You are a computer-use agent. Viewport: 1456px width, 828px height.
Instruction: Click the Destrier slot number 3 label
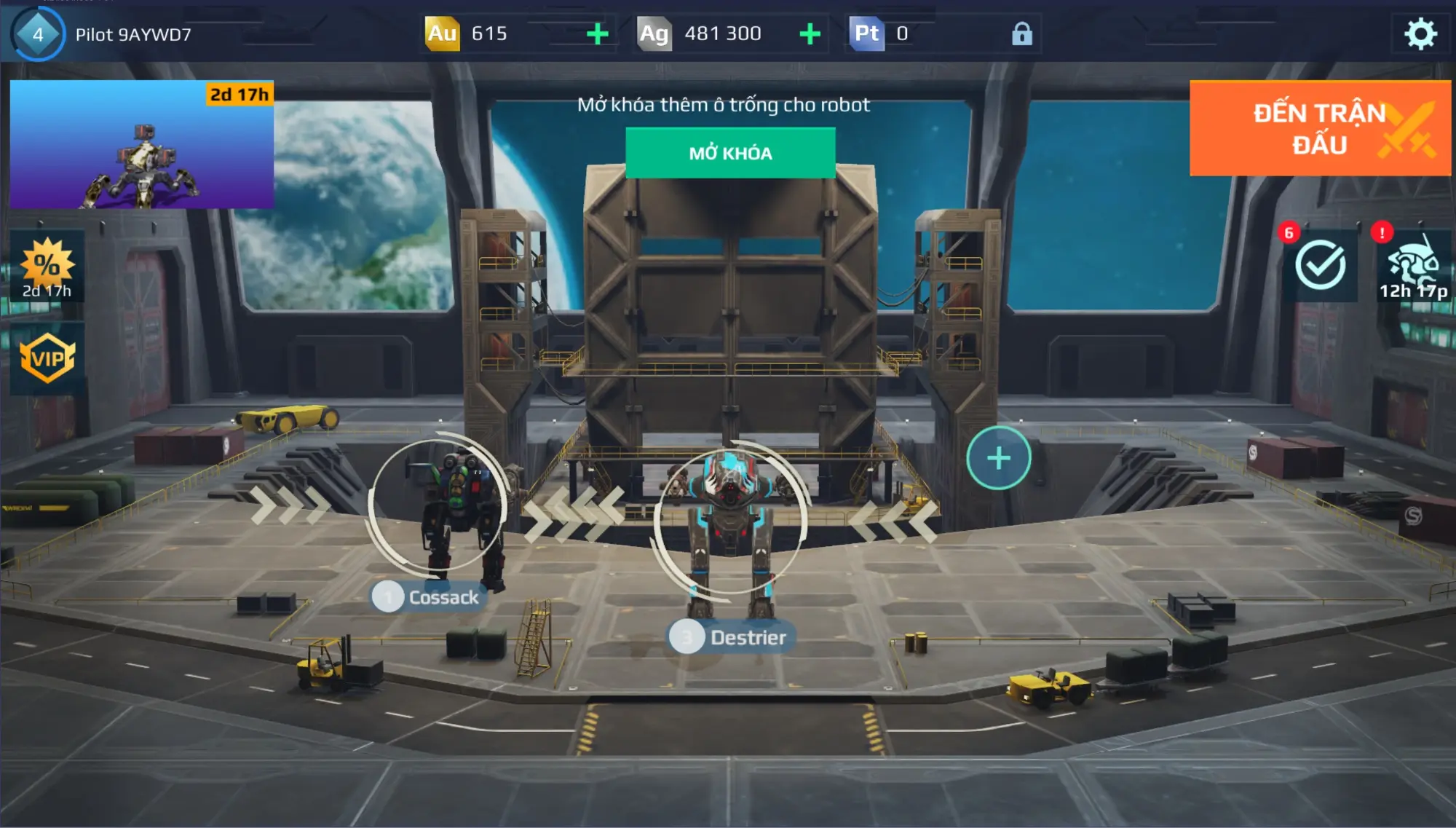pos(687,638)
